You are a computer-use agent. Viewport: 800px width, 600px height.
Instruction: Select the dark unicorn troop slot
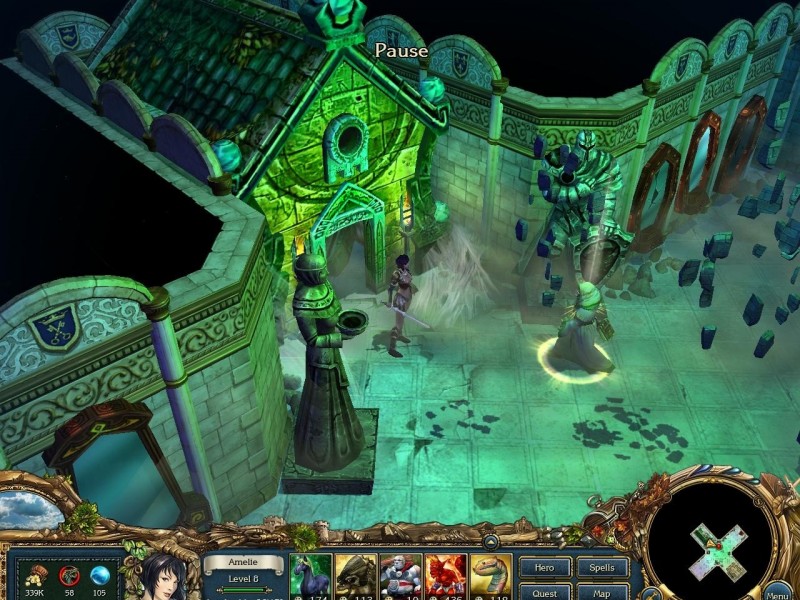(310, 577)
